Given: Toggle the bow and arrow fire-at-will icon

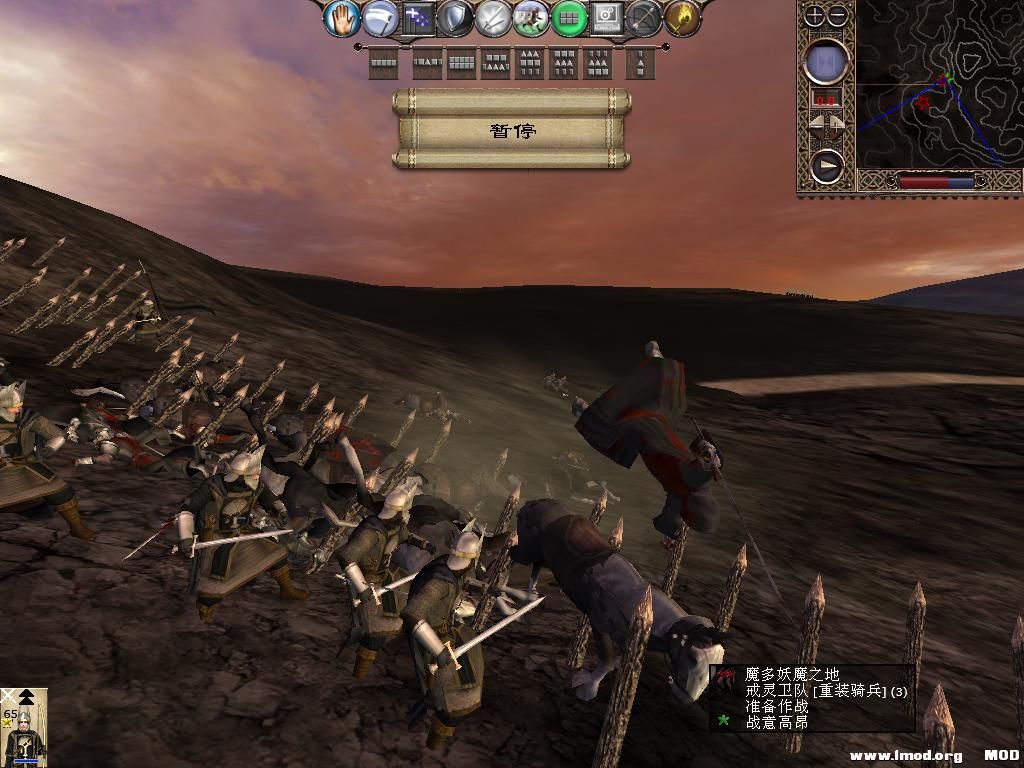Looking at the screenshot, I should coord(644,18).
